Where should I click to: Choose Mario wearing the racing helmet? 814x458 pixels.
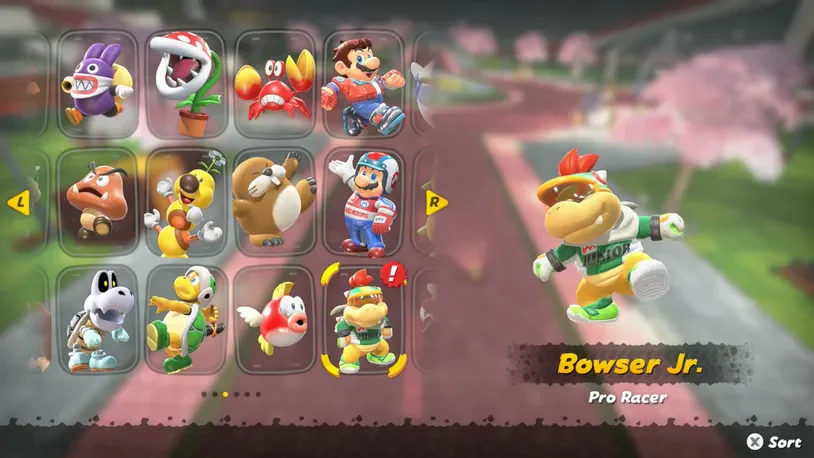point(363,202)
